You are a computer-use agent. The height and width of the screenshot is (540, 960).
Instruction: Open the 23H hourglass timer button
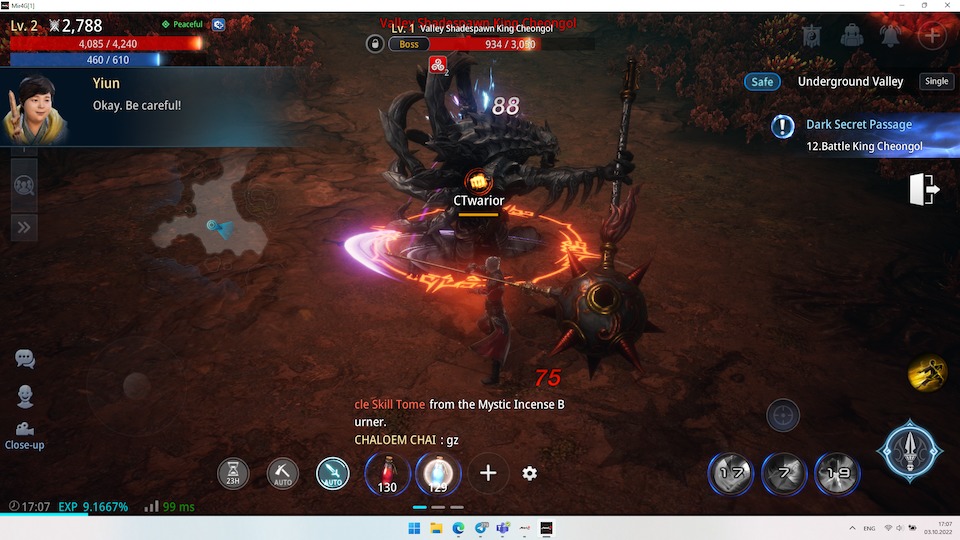pyautogui.click(x=233, y=473)
